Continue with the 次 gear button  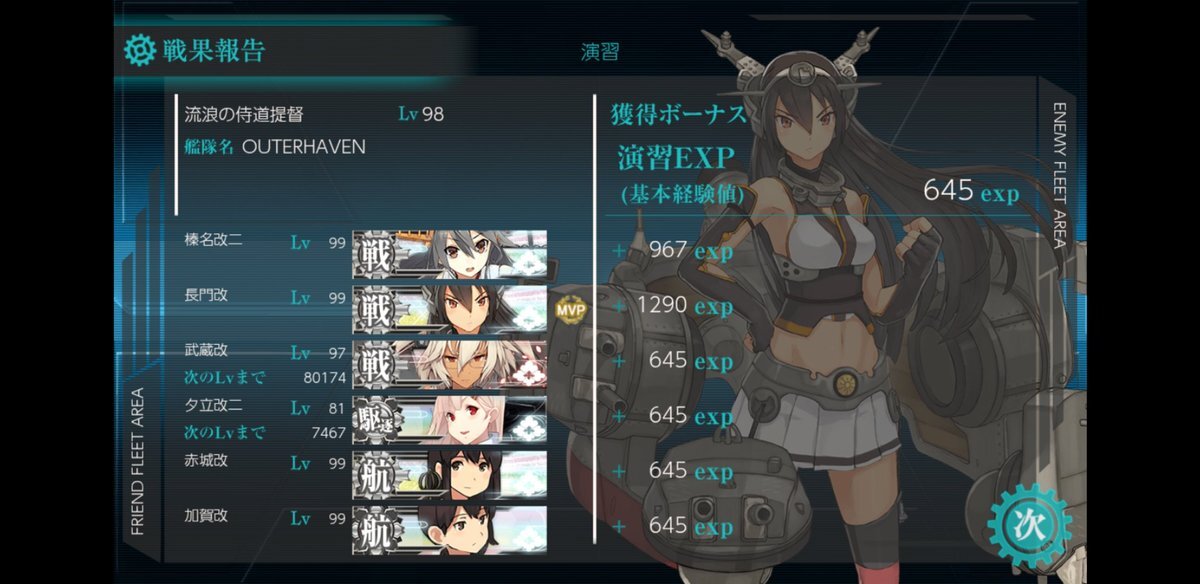coord(1029,527)
